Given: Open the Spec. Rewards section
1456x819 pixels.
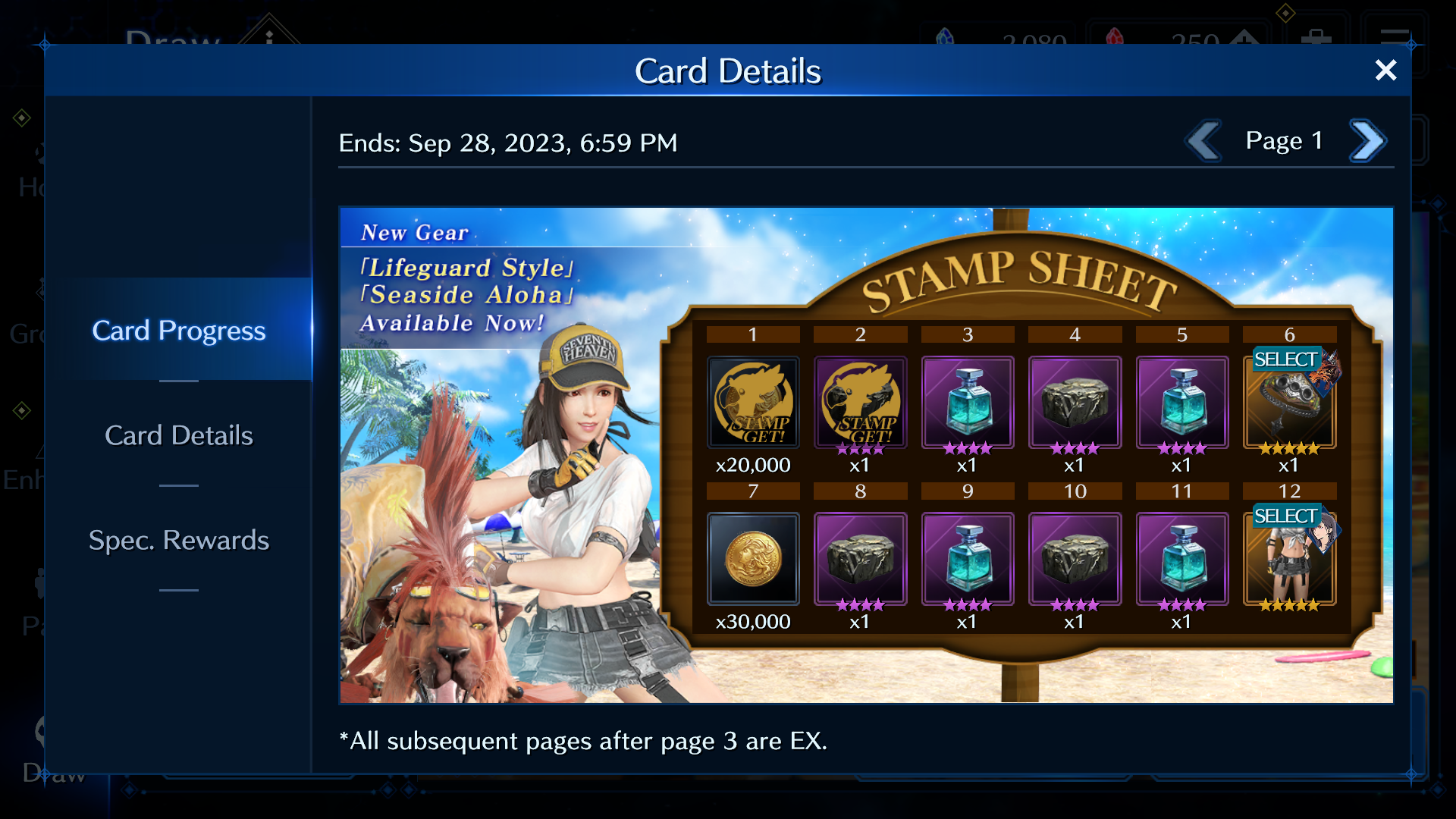Looking at the screenshot, I should [179, 540].
